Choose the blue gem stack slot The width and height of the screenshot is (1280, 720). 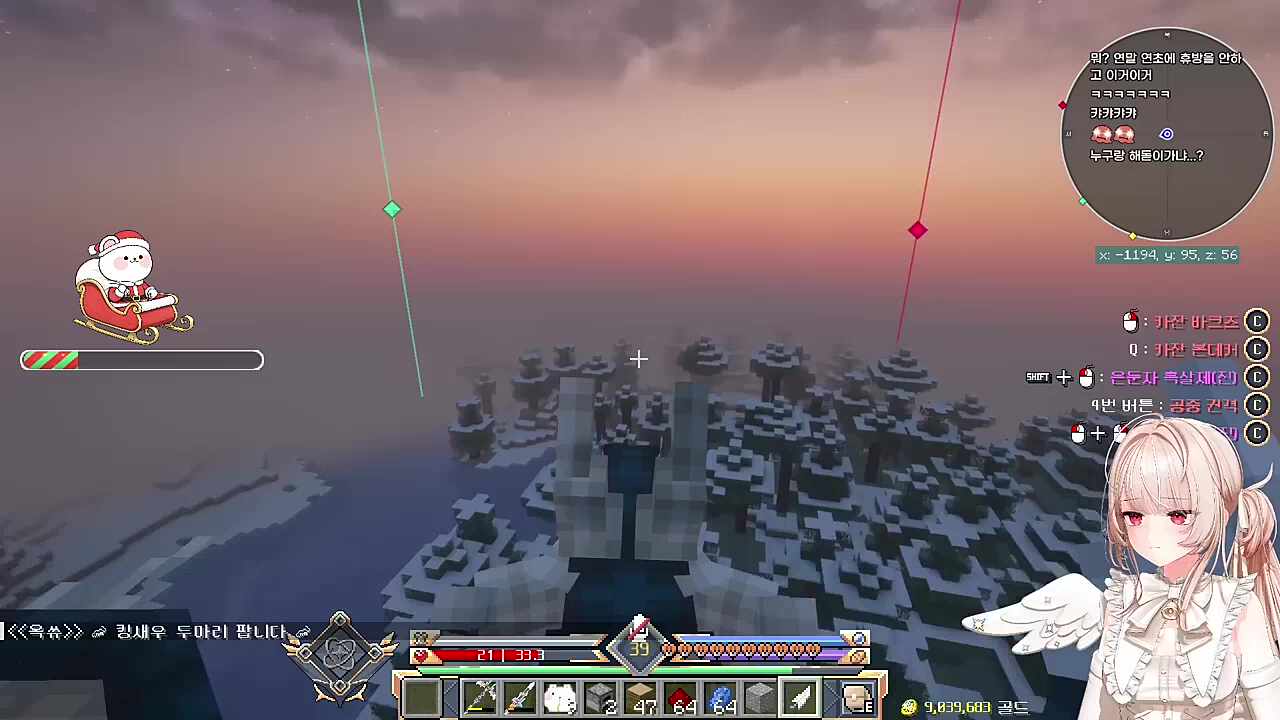(721, 696)
